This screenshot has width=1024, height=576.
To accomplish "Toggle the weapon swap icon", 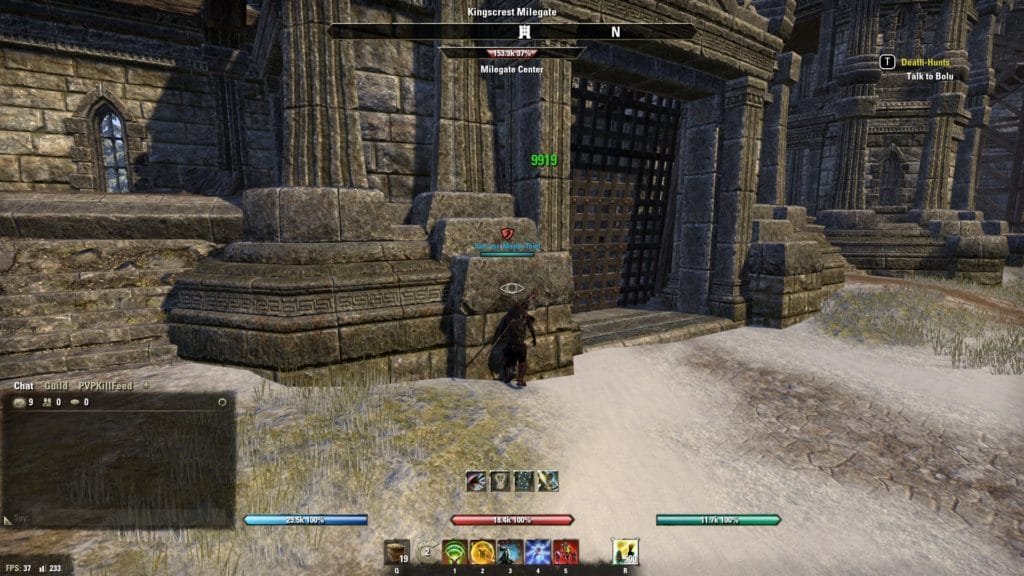I will 427,551.
